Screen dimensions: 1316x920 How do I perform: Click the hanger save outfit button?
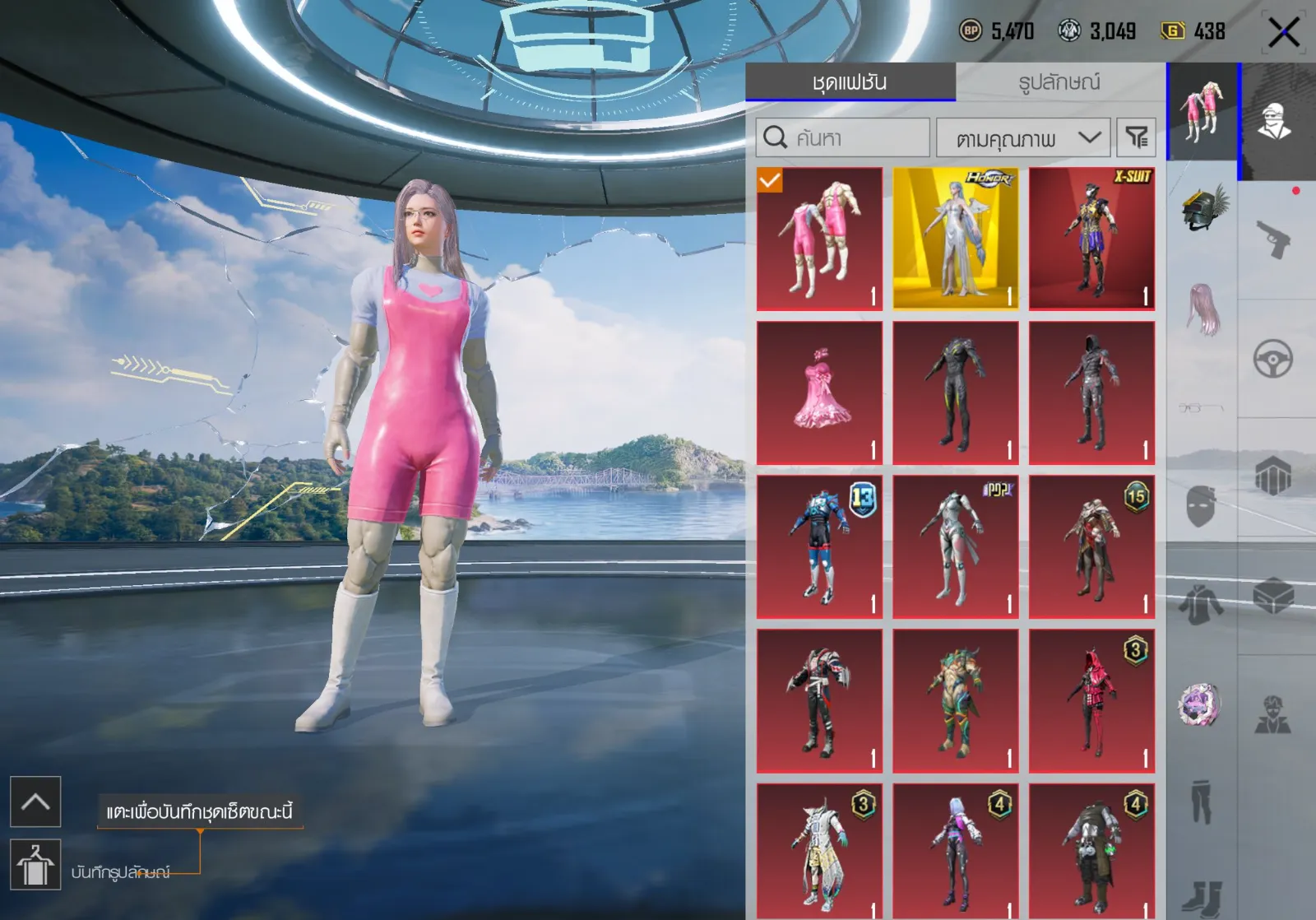click(35, 865)
